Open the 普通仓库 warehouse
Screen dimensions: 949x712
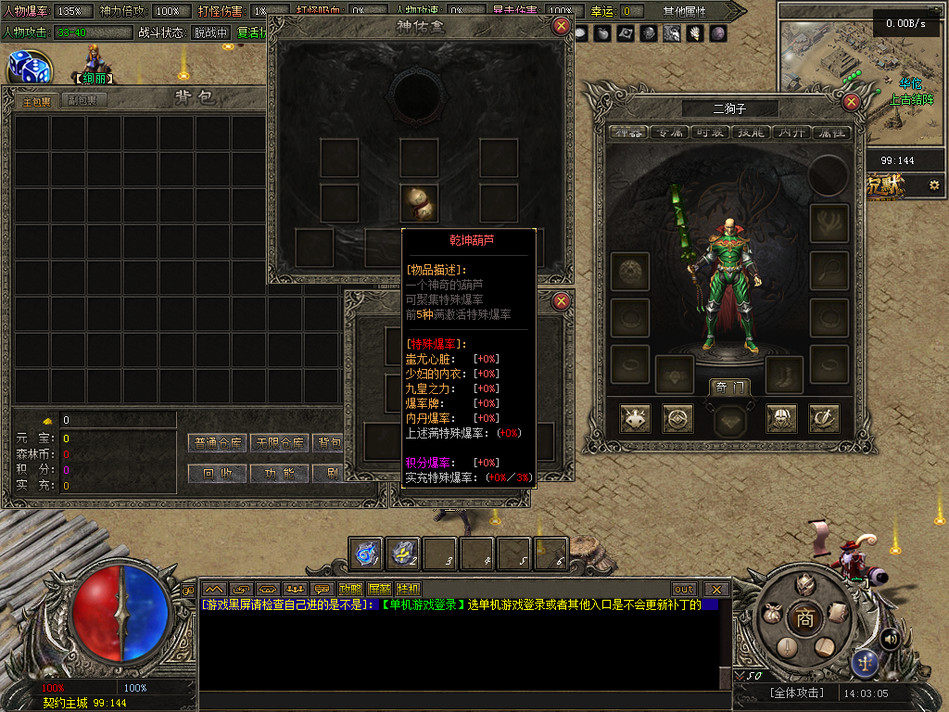click(216, 442)
